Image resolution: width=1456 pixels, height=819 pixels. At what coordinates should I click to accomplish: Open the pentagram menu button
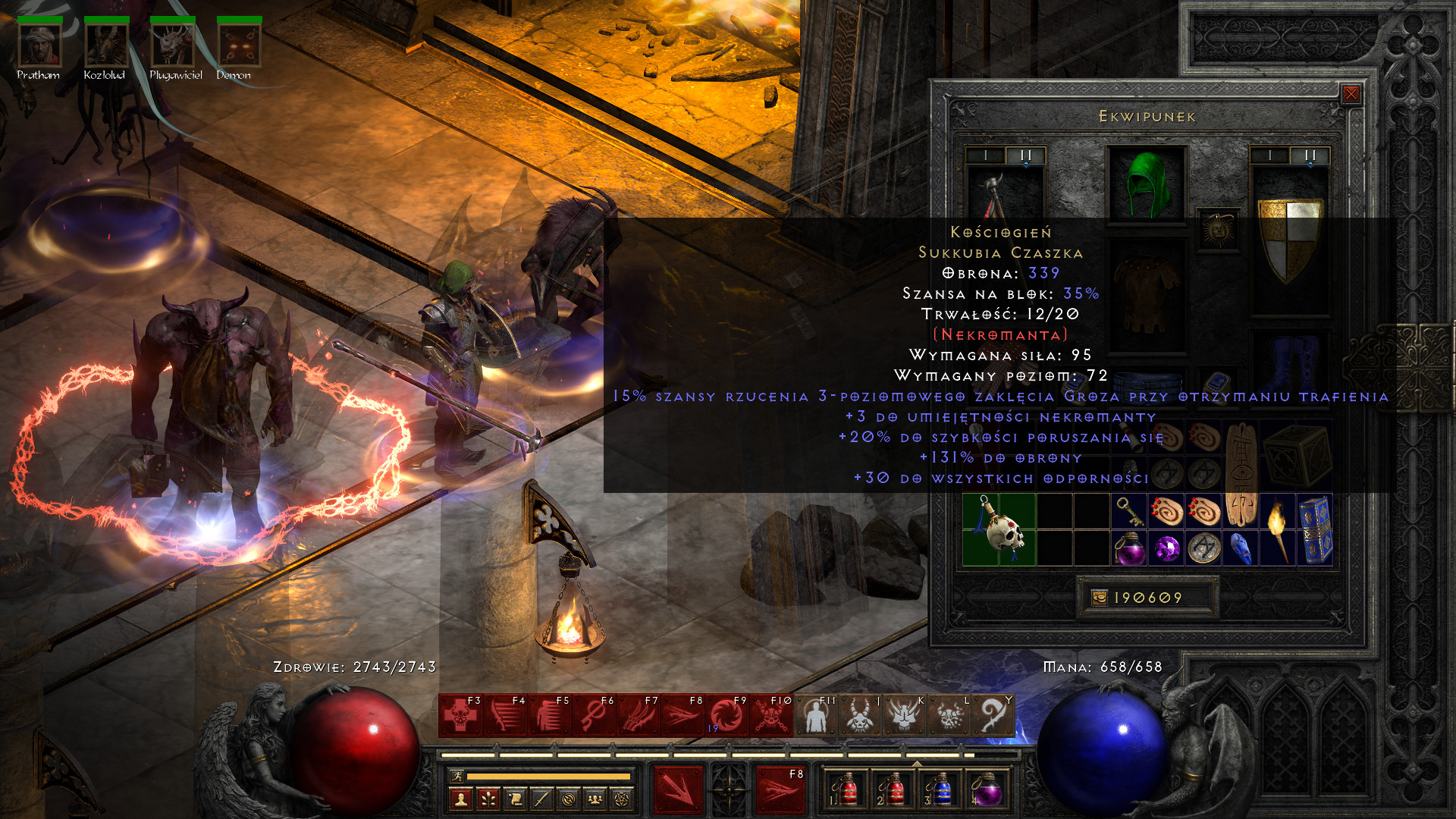[x=622, y=799]
